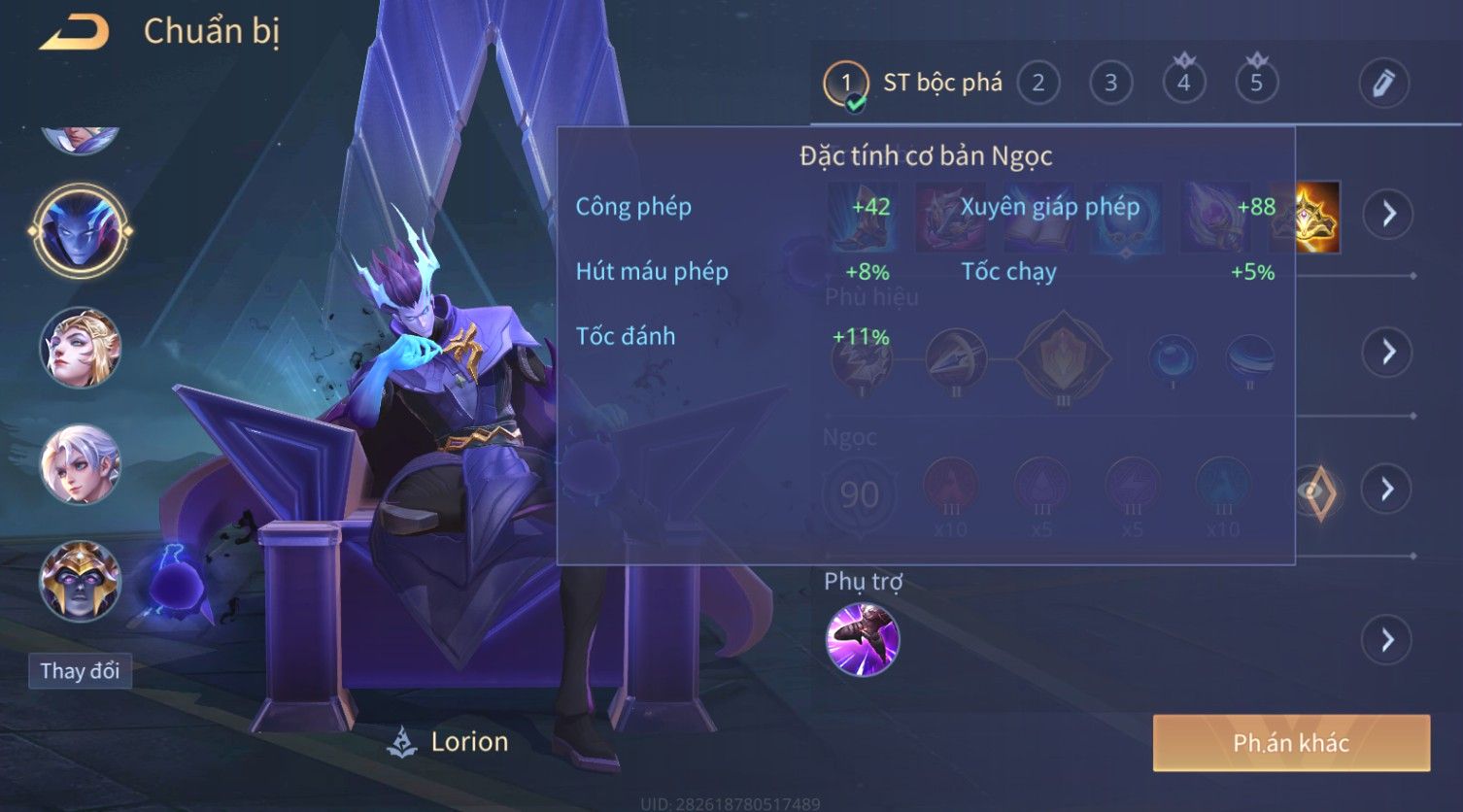The height and width of the screenshot is (812, 1463).
Task: Pick the blonde crowned hero portrait
Action: (80, 348)
